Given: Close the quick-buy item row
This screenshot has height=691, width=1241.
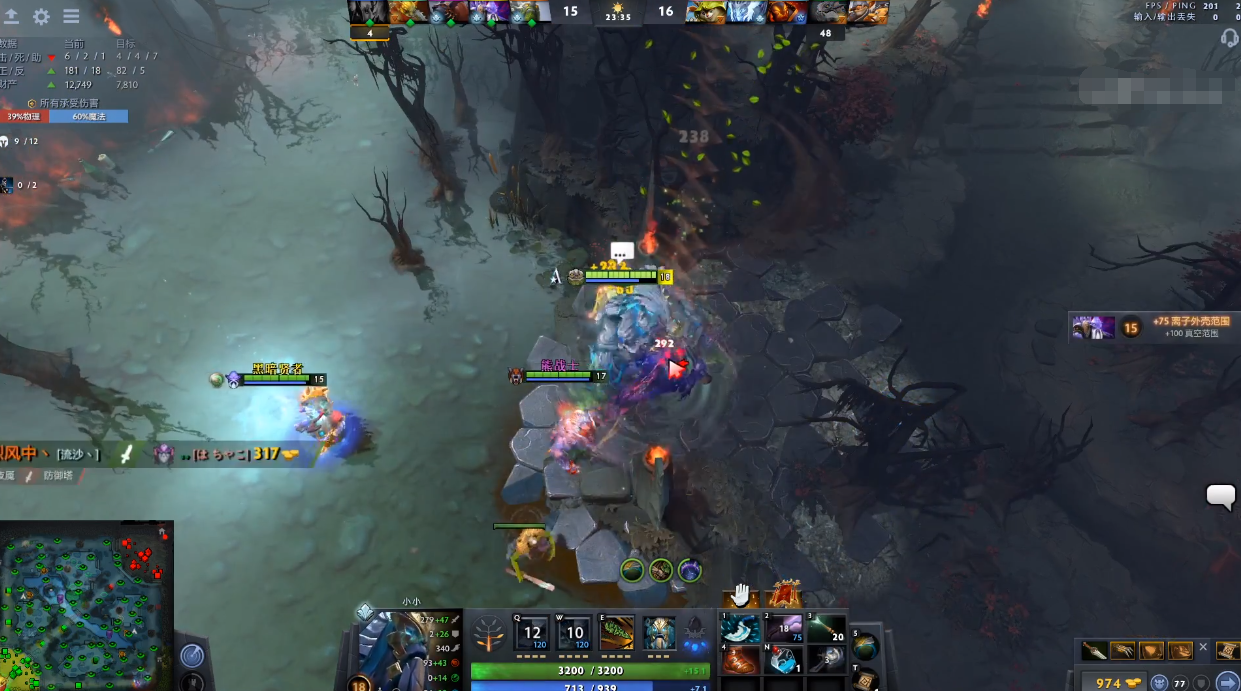Looking at the screenshot, I should pyautogui.click(x=1203, y=648).
